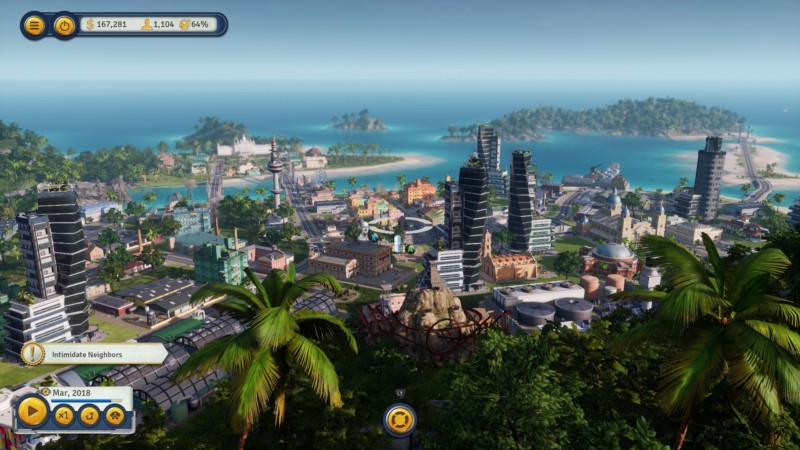Open the hamburger main menu button
This screenshot has height=450, width=800.
pyautogui.click(x=34, y=25)
